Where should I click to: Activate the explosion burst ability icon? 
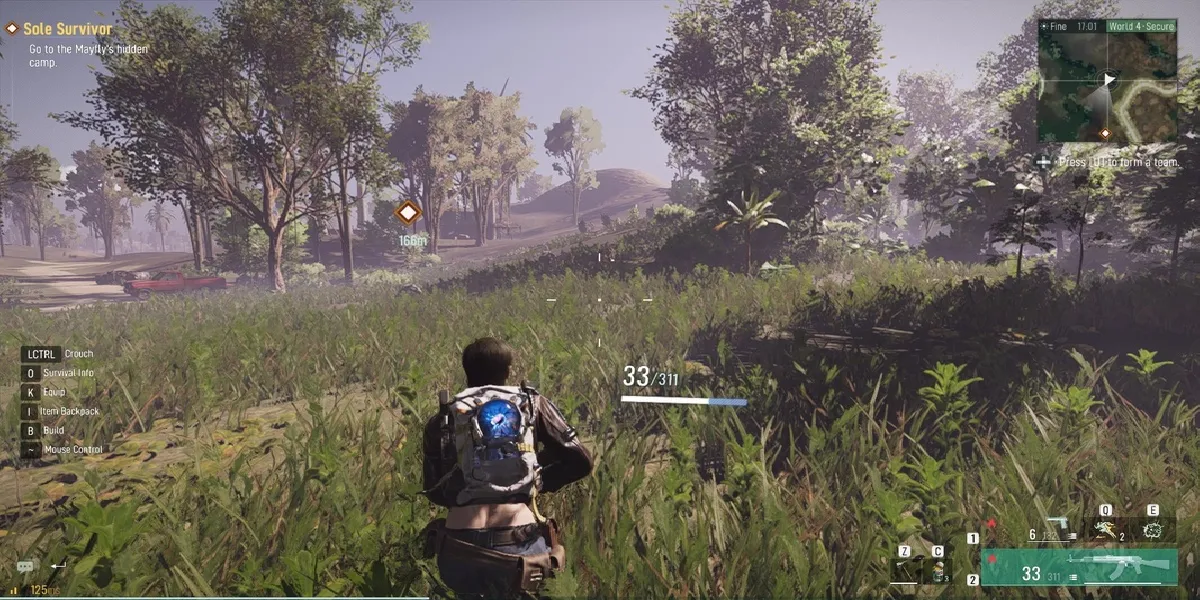tap(1153, 529)
